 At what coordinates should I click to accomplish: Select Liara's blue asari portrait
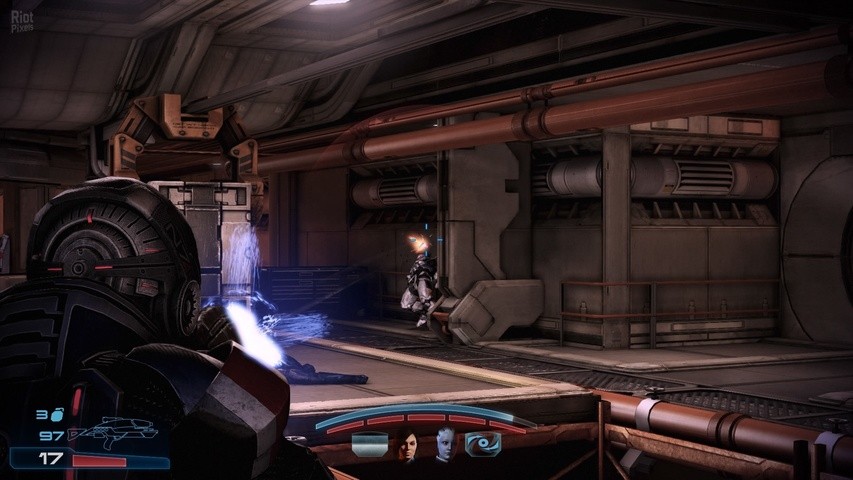tap(445, 445)
